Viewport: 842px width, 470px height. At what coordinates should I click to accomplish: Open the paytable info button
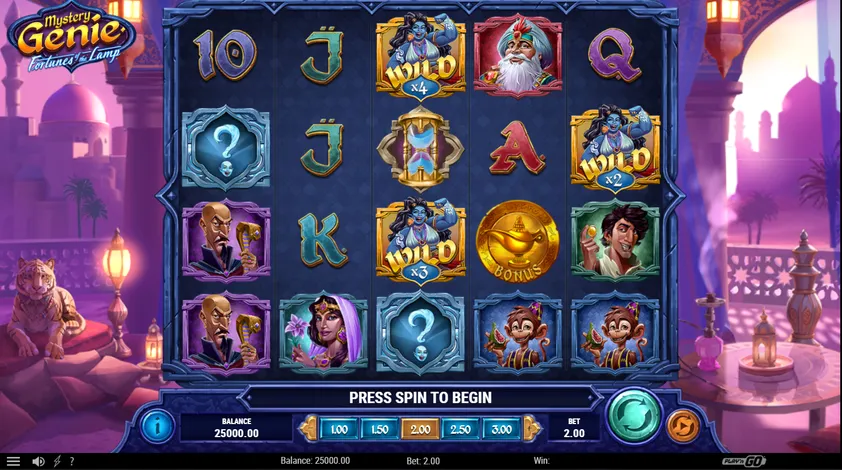(157, 426)
